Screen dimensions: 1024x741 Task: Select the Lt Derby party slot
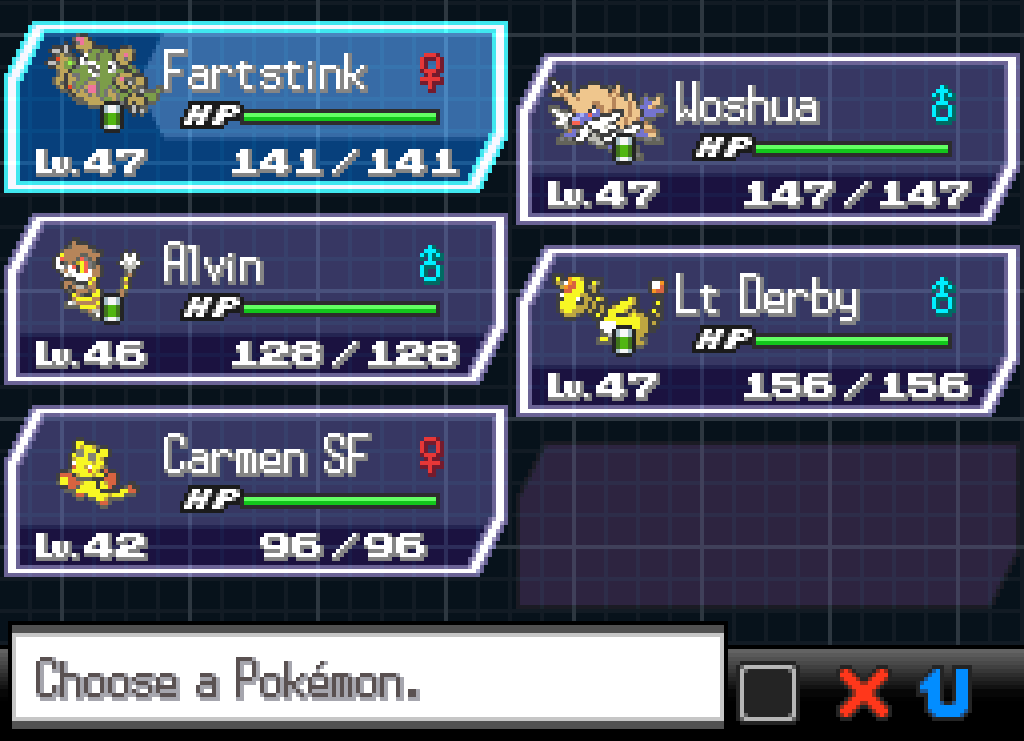(767, 331)
